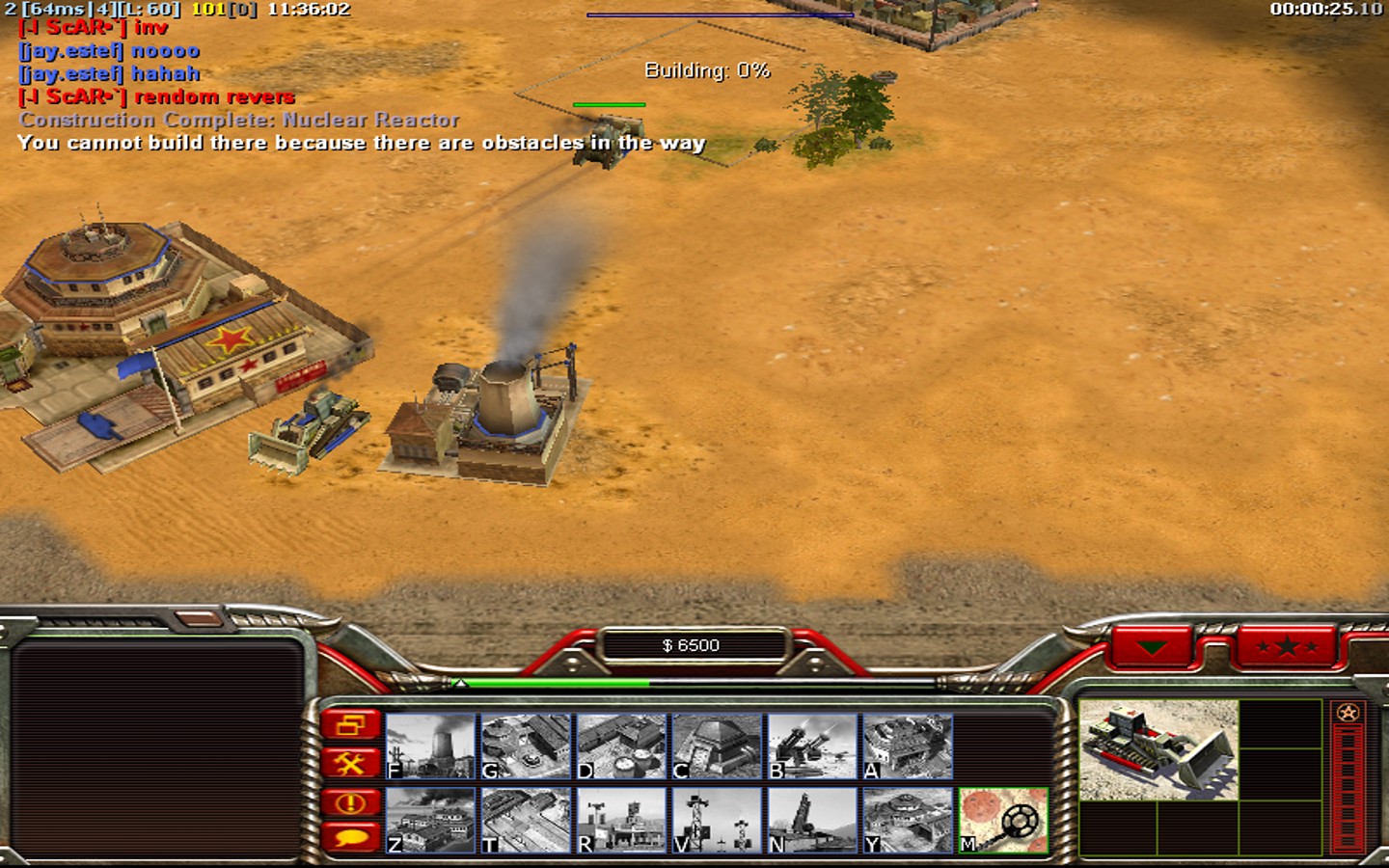Activate the Clear Mines command

tap(1003, 820)
